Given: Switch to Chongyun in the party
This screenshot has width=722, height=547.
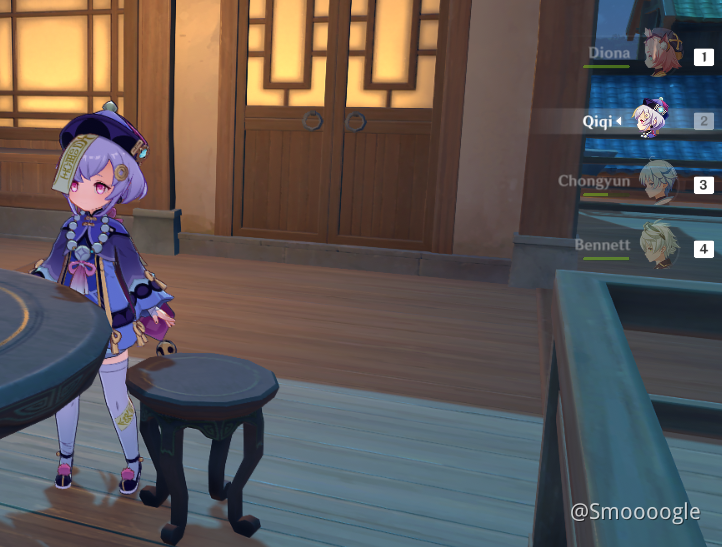Looking at the screenshot, I should click(658, 182).
